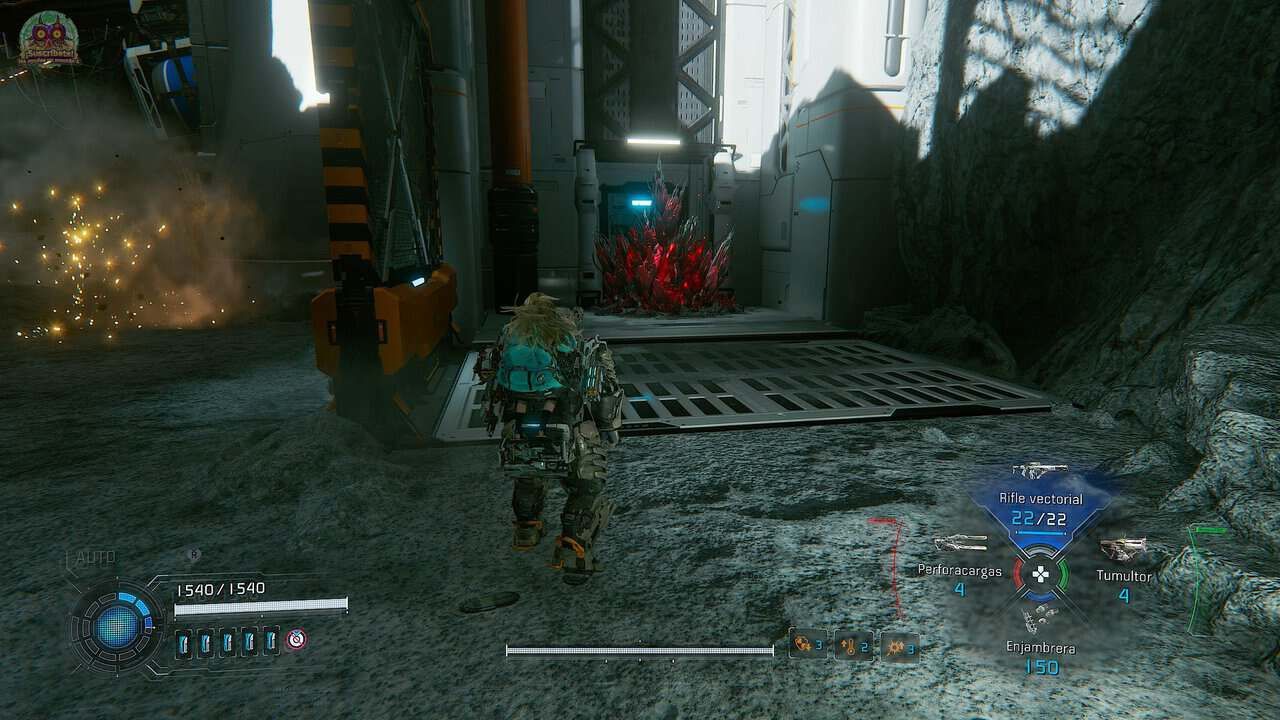Use the first consumable with three charges
The width and height of the screenshot is (1280, 720).
coord(807,644)
